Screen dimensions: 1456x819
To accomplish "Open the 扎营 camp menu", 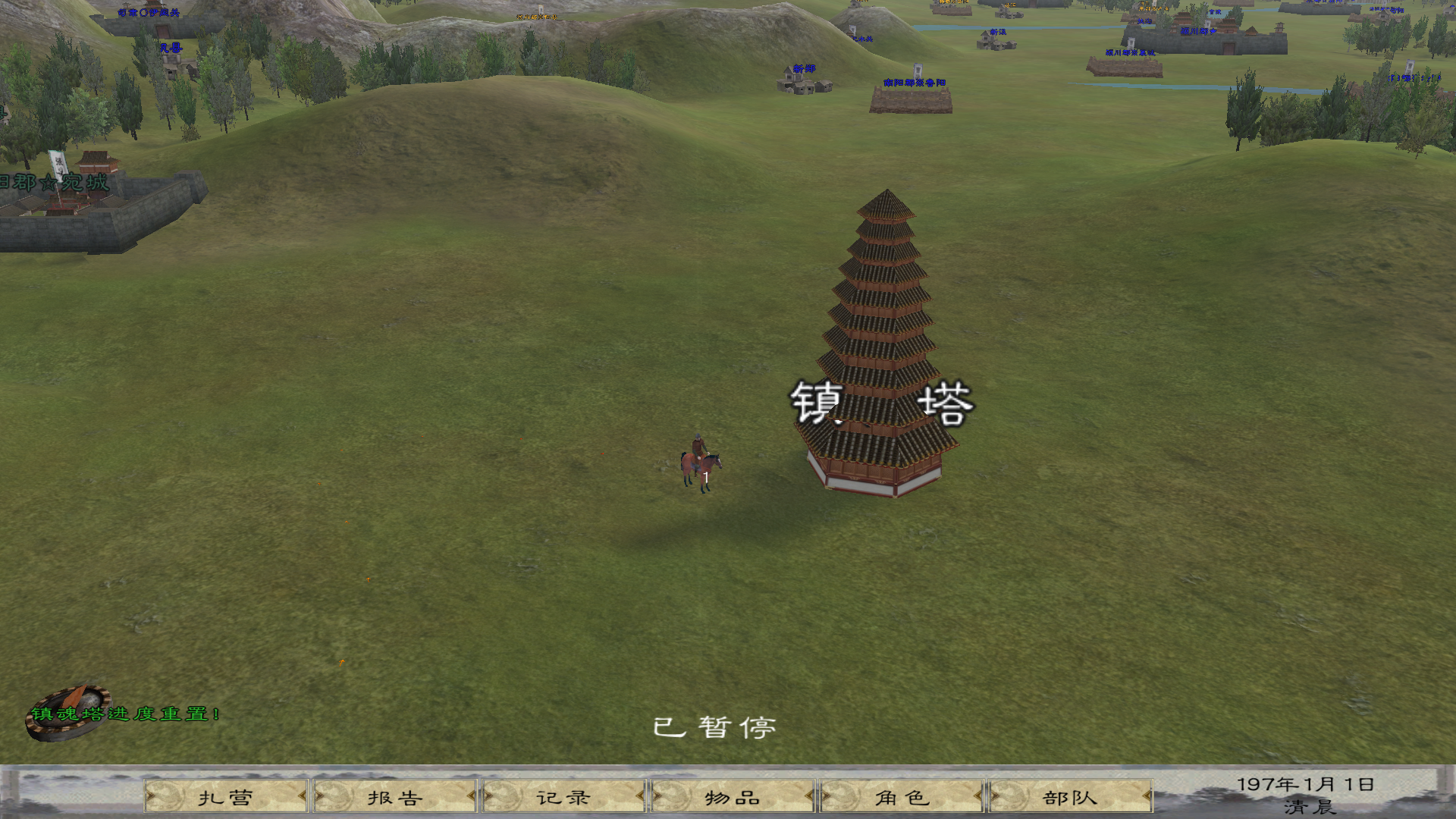I will pyautogui.click(x=226, y=797).
